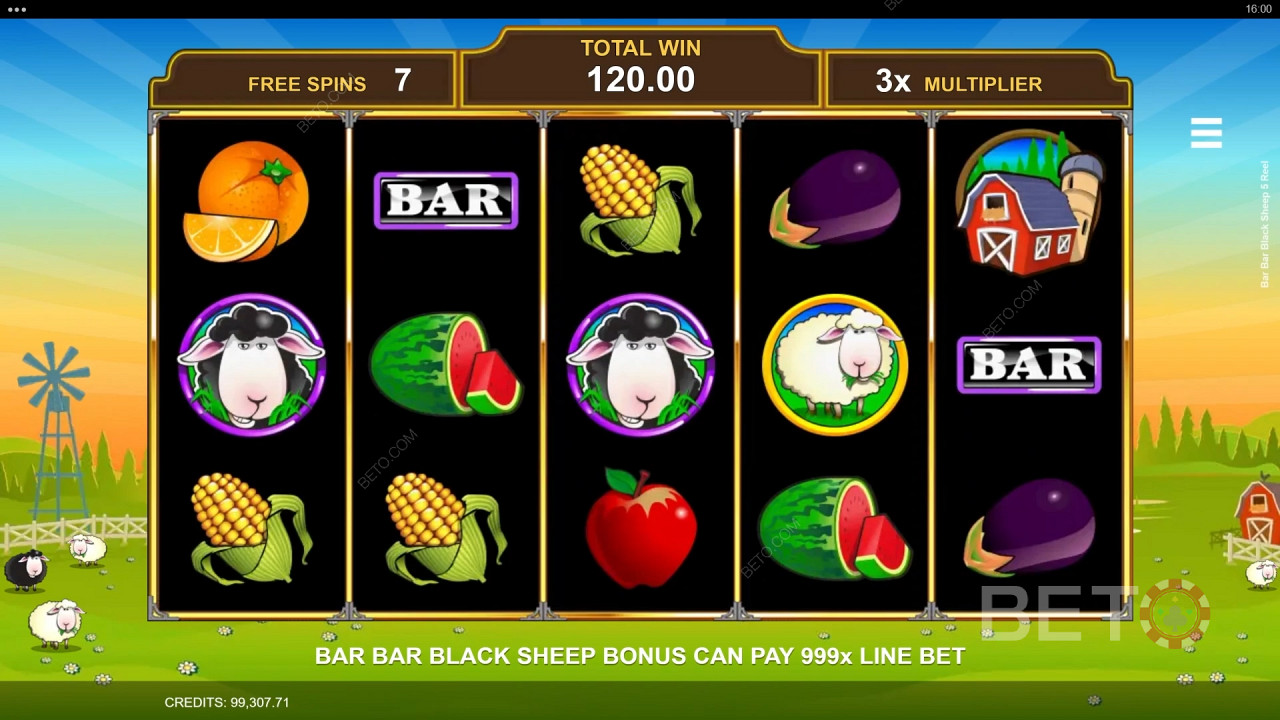Click the three-dot overflow button in the top bar
Screen dimensions: 1280x720
(16, 9)
